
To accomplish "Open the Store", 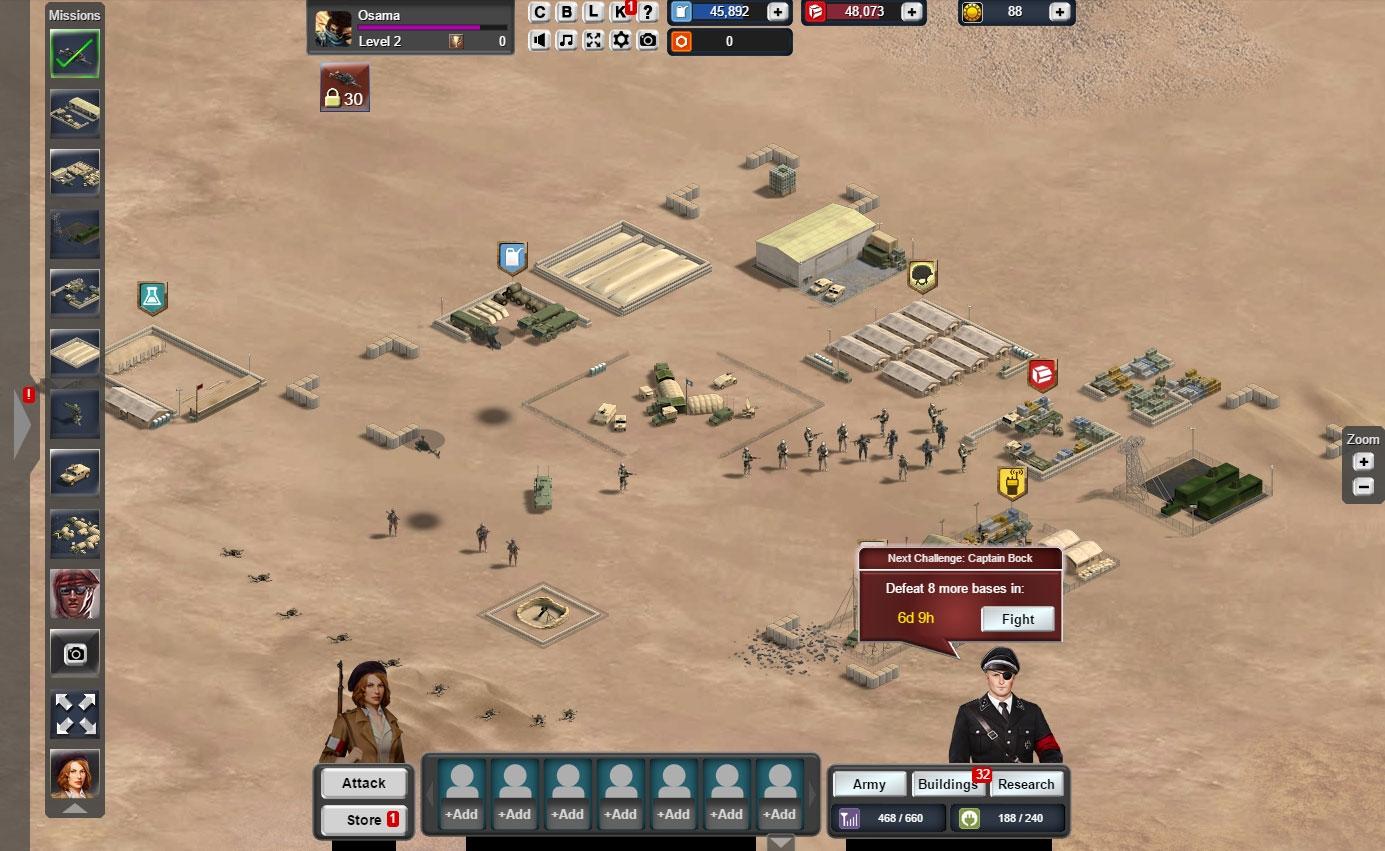I will click(363, 820).
